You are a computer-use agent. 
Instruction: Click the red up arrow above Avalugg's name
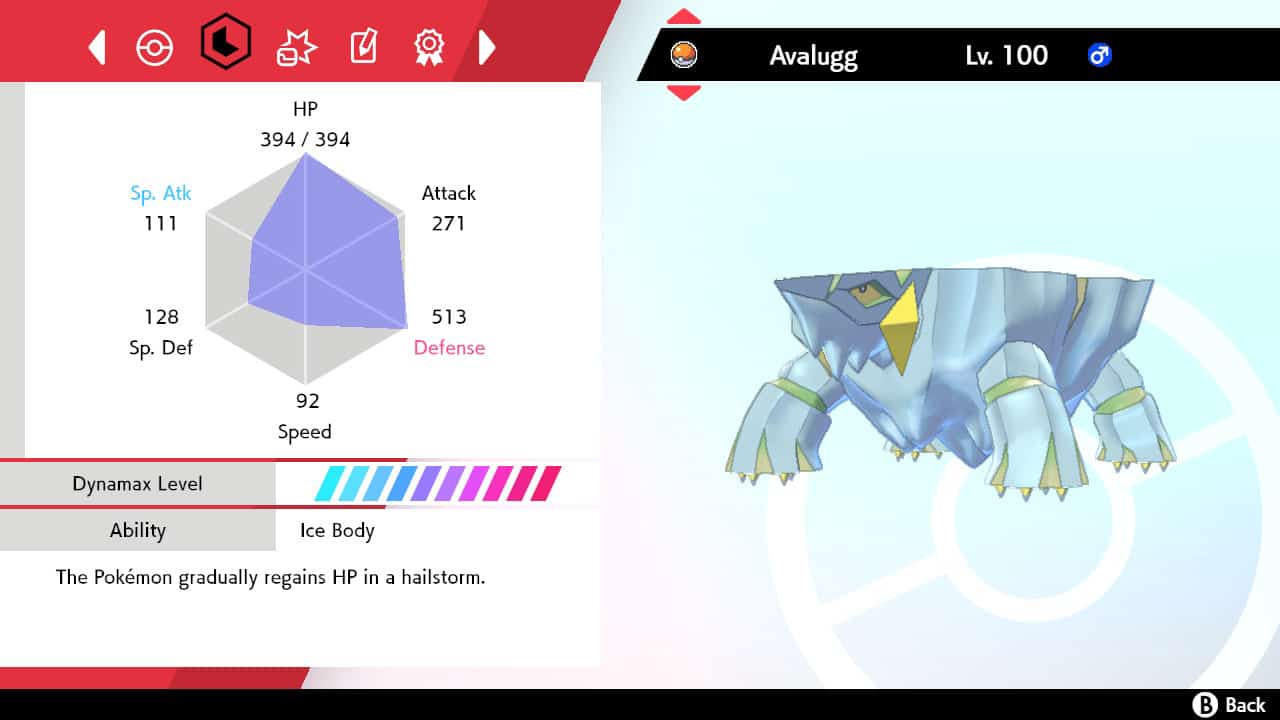683,16
